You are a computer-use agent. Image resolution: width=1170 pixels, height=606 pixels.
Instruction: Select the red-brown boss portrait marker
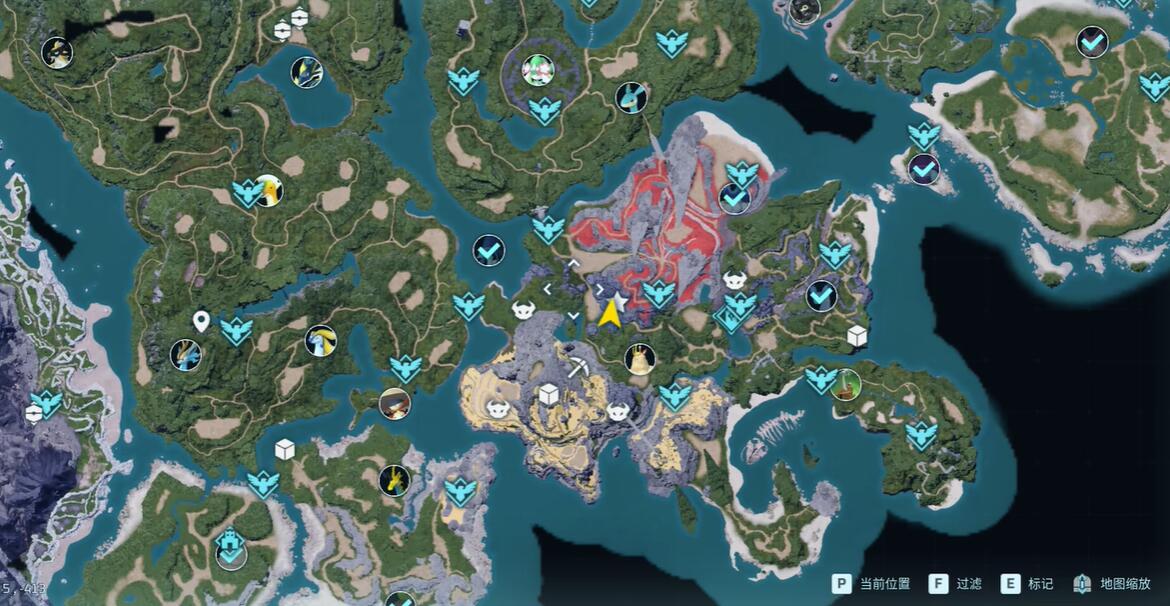[x=395, y=403]
